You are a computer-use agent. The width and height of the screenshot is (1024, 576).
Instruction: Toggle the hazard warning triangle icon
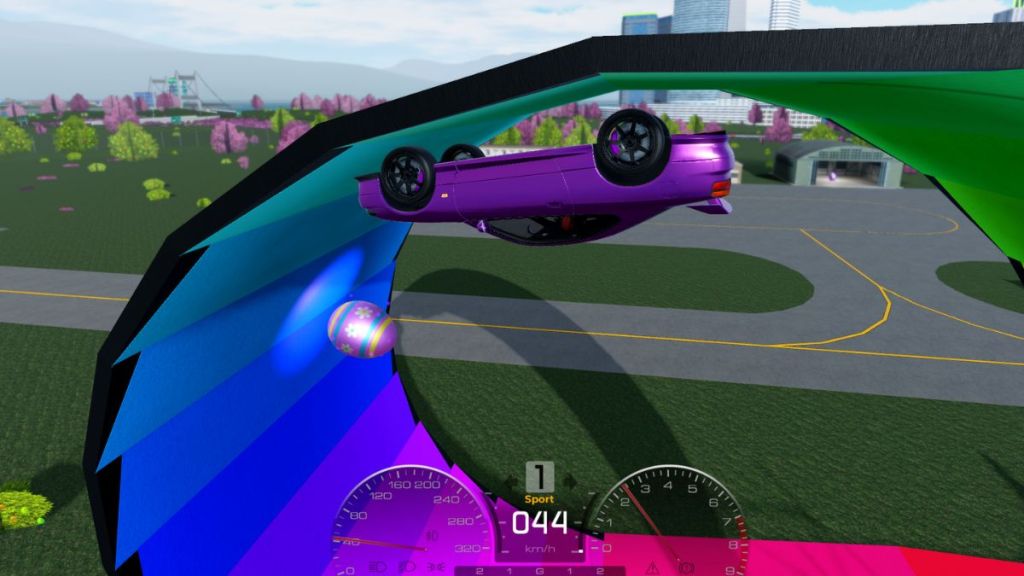click(652, 567)
